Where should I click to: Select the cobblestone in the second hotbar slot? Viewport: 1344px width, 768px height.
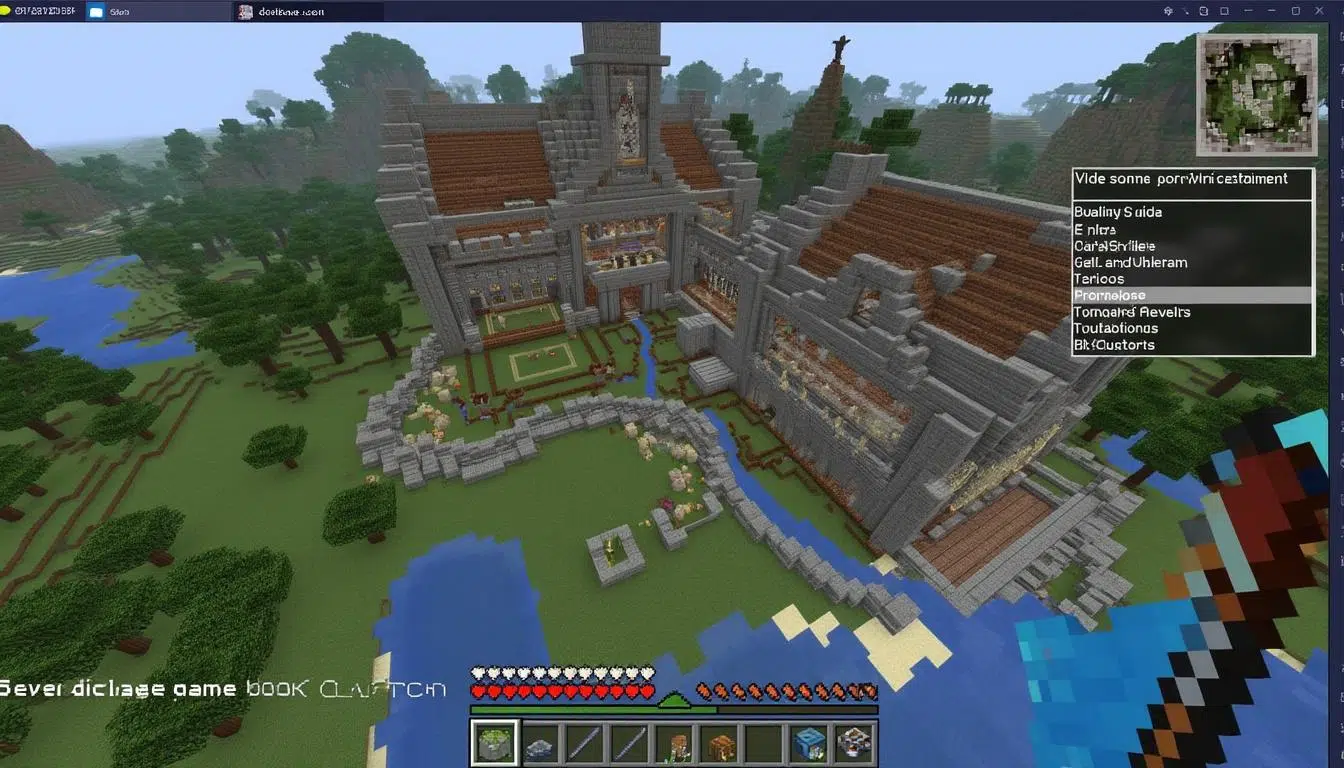tap(541, 744)
